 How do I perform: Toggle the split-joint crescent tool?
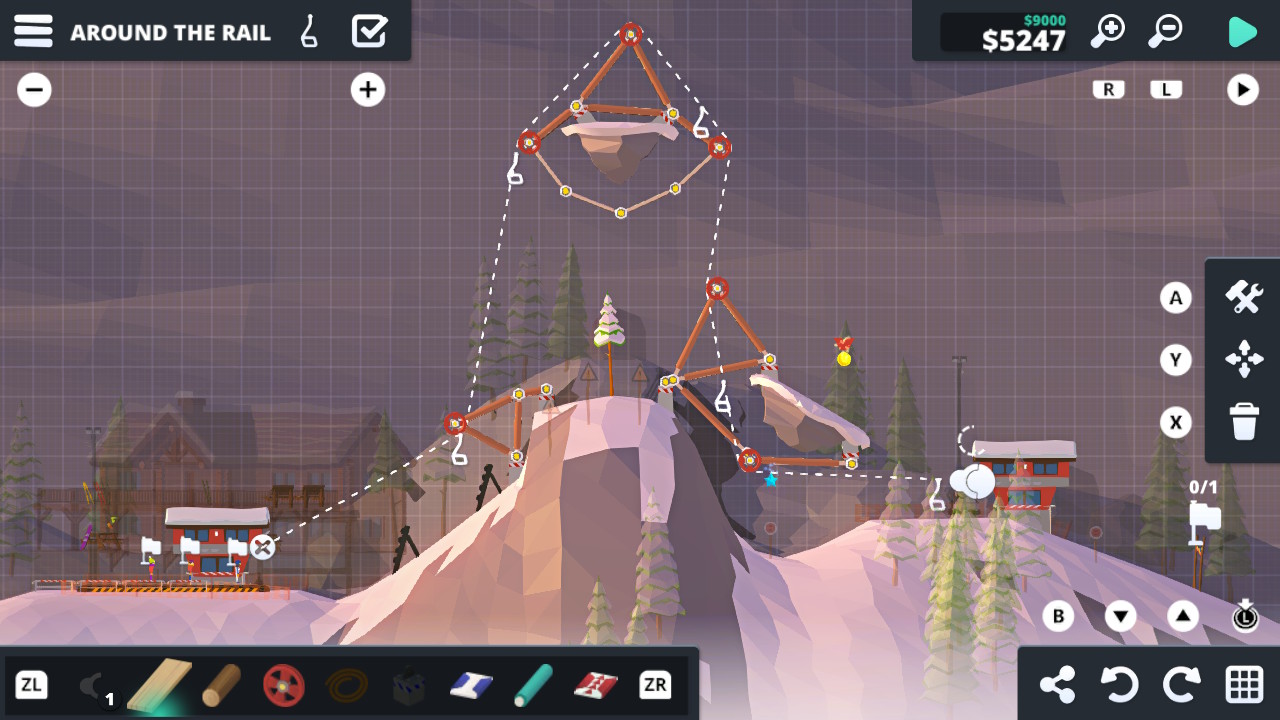[96, 685]
